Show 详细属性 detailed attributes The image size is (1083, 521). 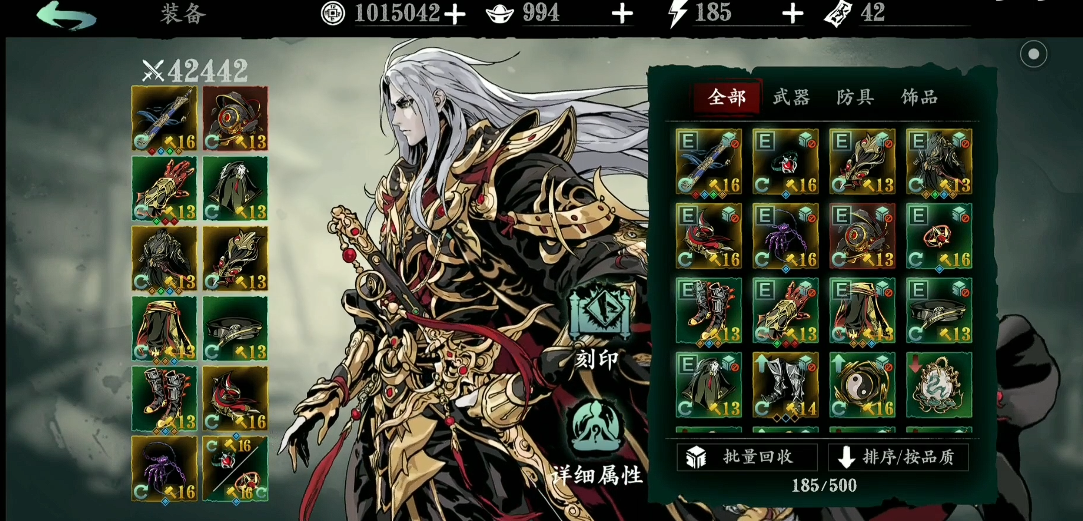(x=598, y=442)
